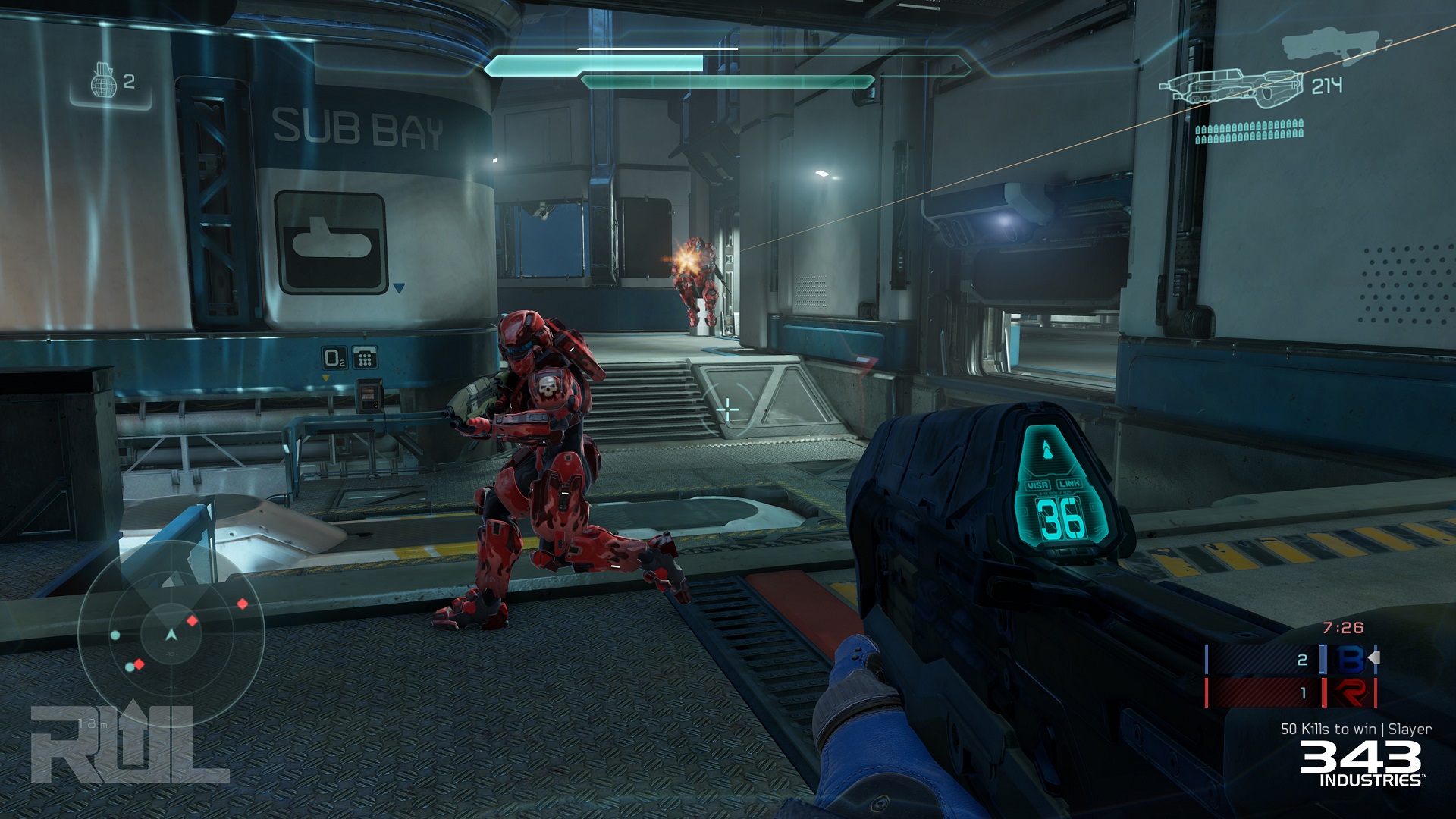Screen dimensions: 1456x819
Task: Open the player marker arrow beside the blue score
Action: (1375, 657)
